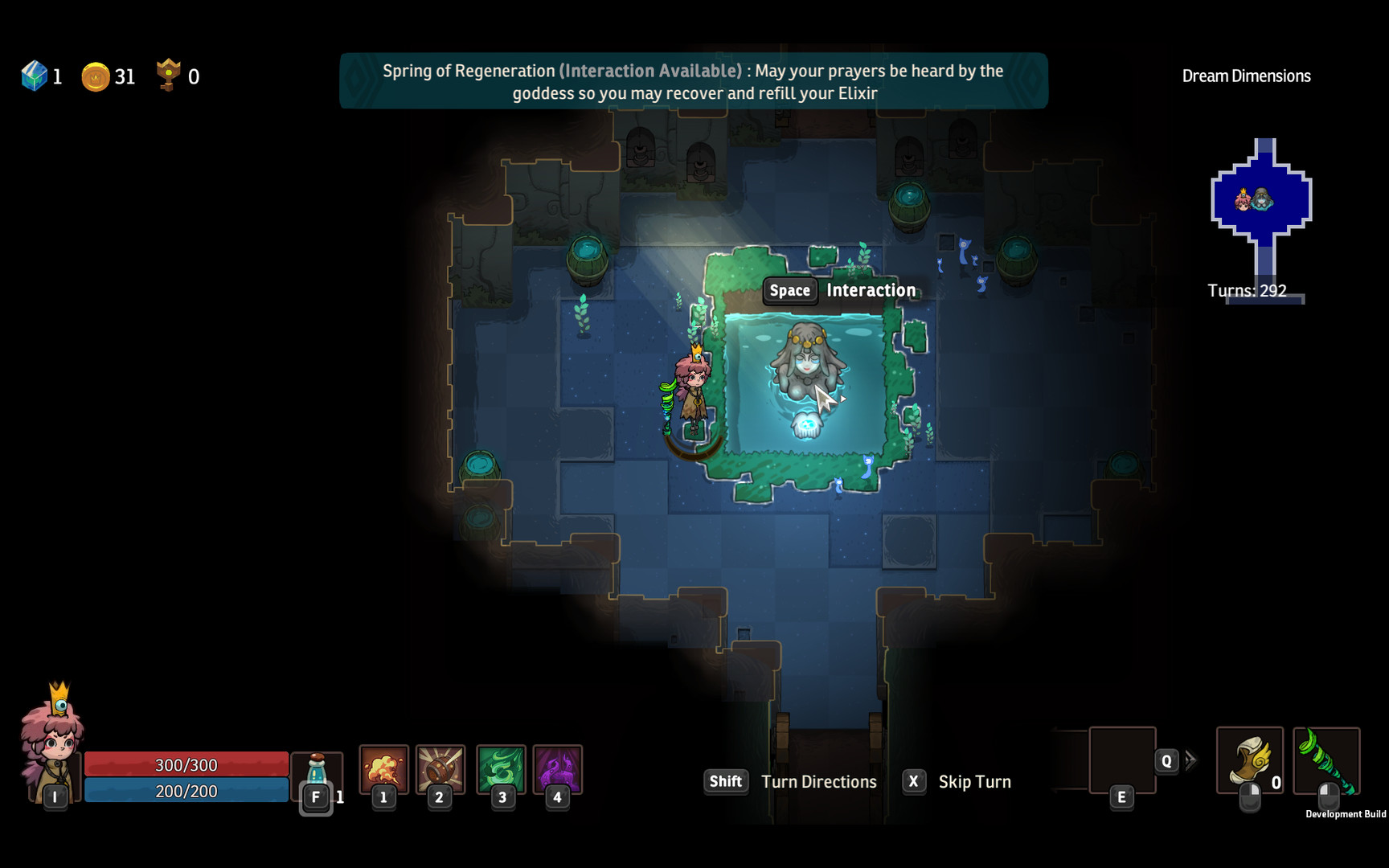Activate the green swirling wind skill
Viewport: 1389px width, 868px height.
(501, 768)
